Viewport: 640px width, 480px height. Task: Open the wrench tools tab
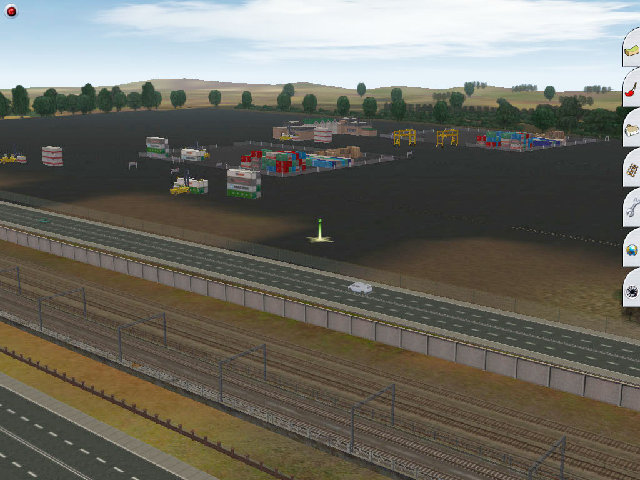[x=632, y=209]
